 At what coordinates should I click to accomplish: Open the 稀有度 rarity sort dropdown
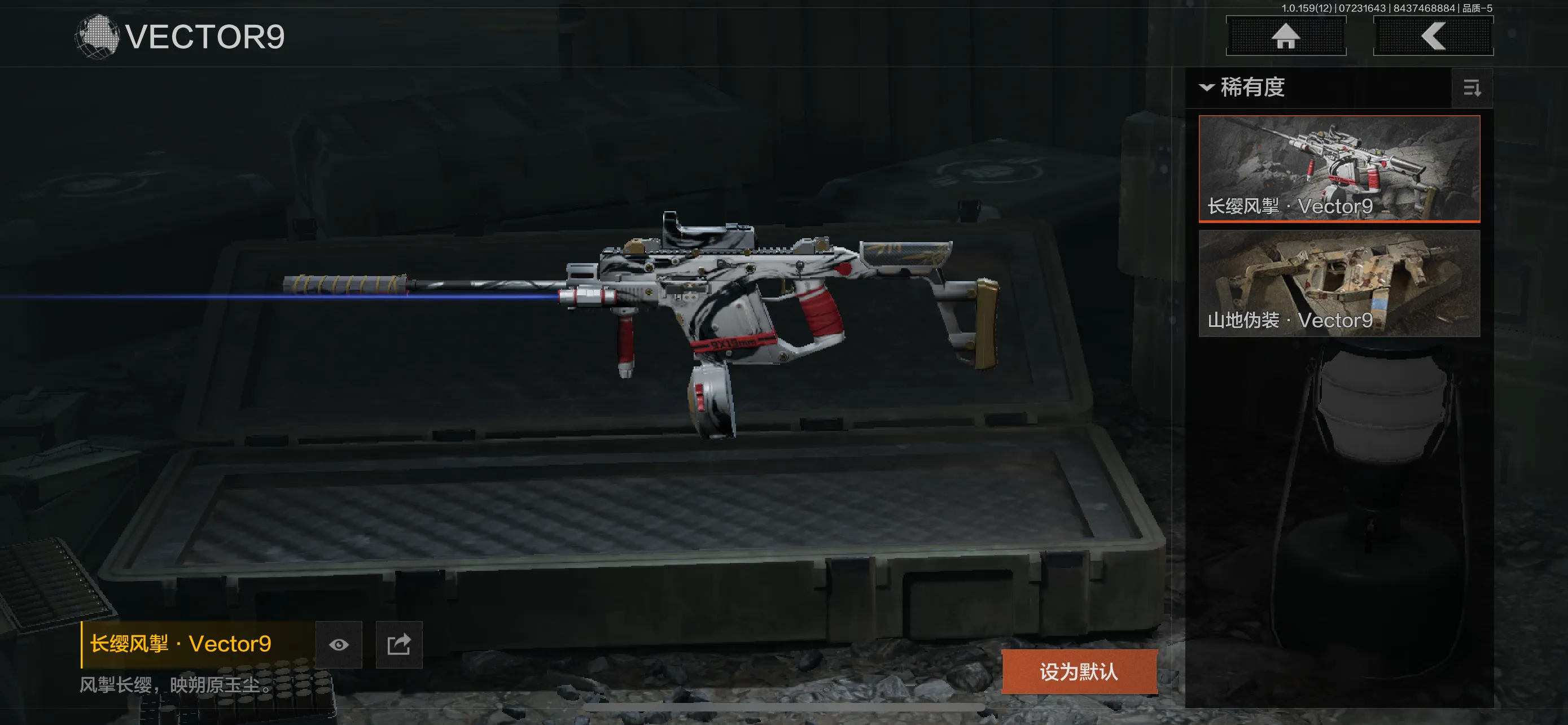tap(1242, 88)
